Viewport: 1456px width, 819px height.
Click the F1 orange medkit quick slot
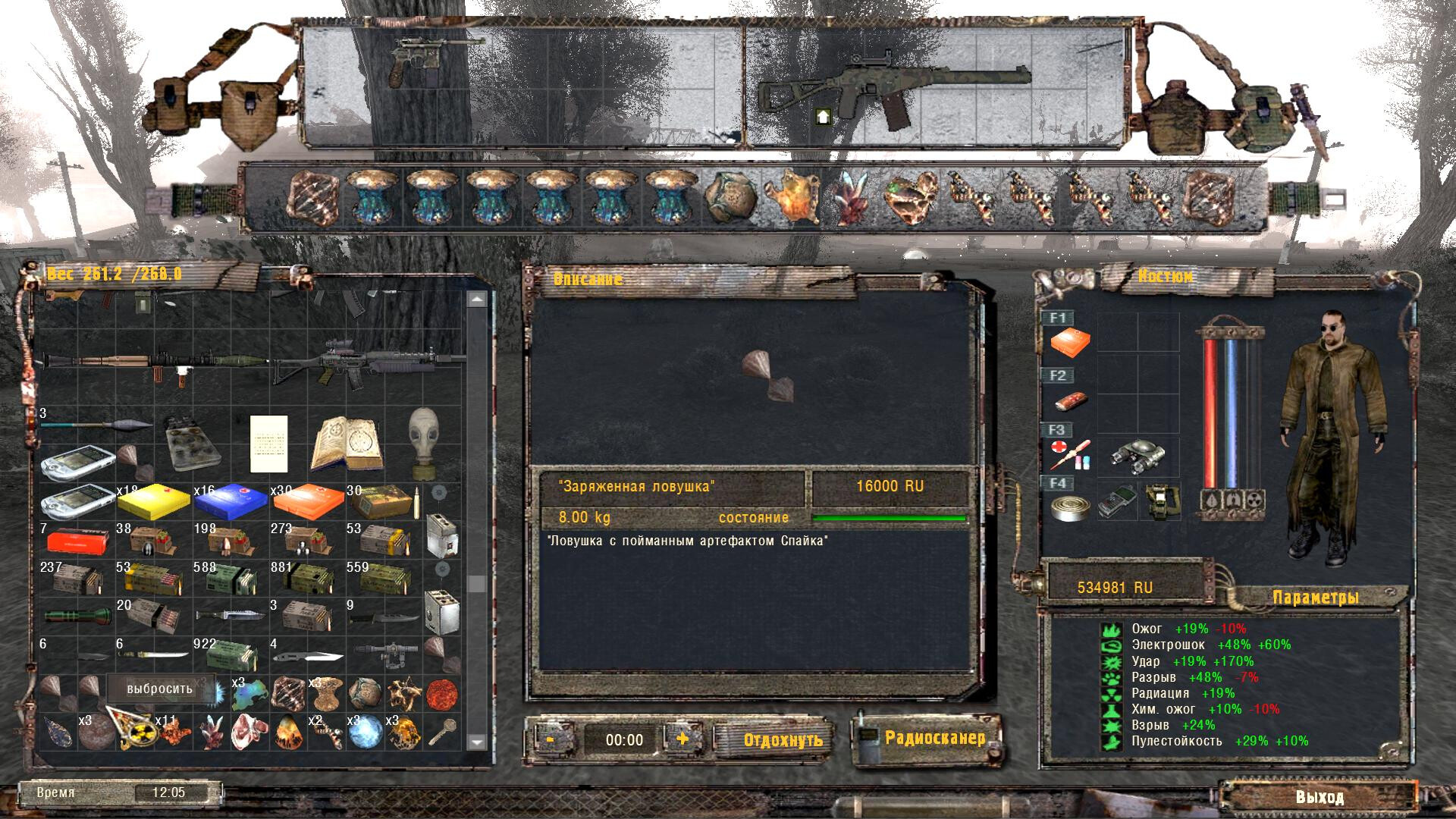point(1070,343)
